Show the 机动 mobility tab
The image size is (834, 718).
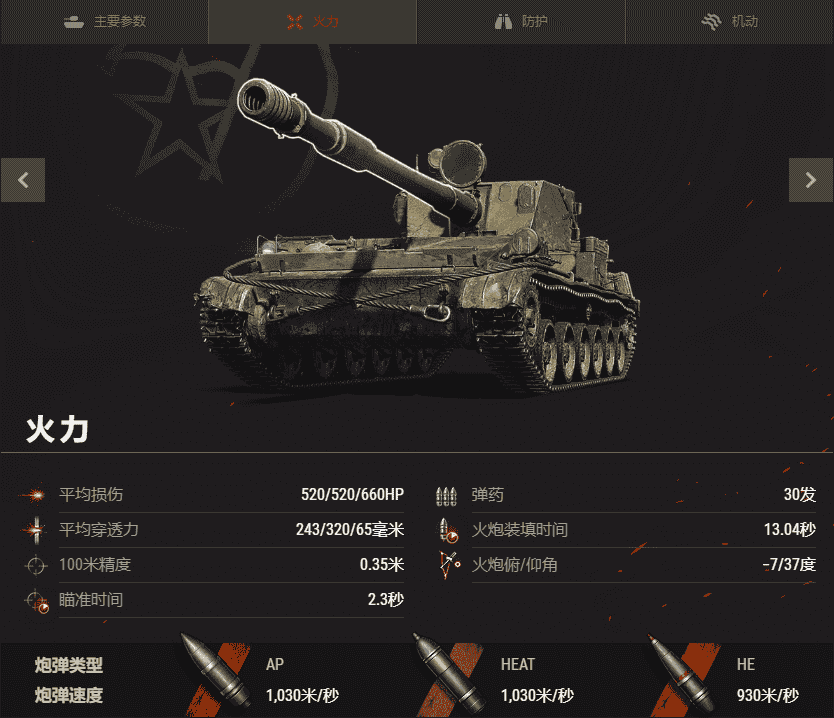[729, 21]
